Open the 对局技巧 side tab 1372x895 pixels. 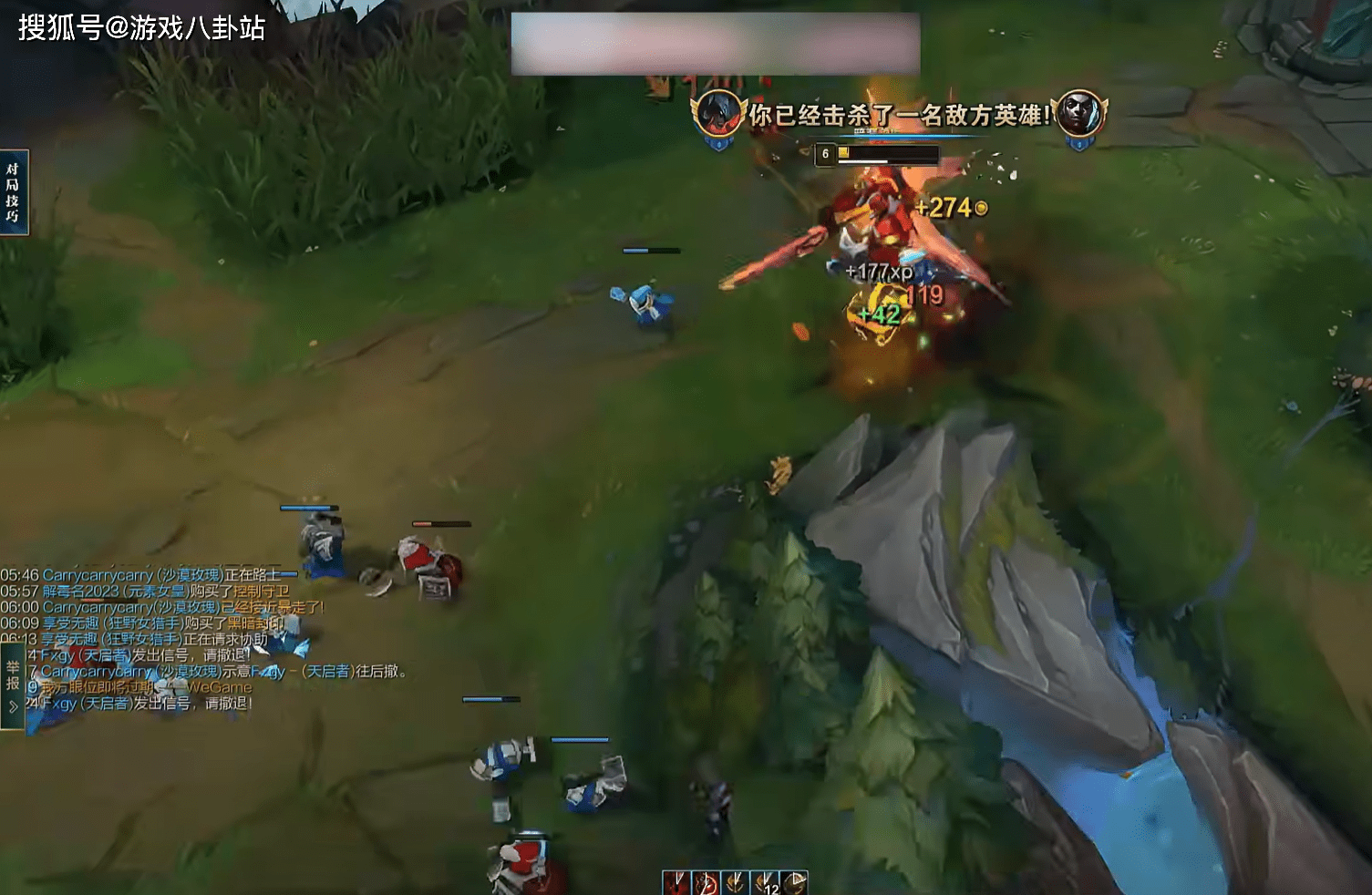coord(13,192)
